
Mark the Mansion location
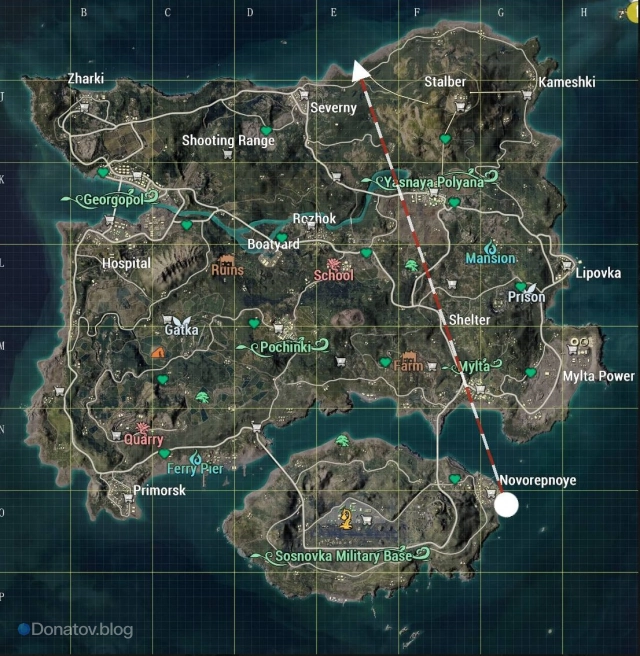[491, 258]
